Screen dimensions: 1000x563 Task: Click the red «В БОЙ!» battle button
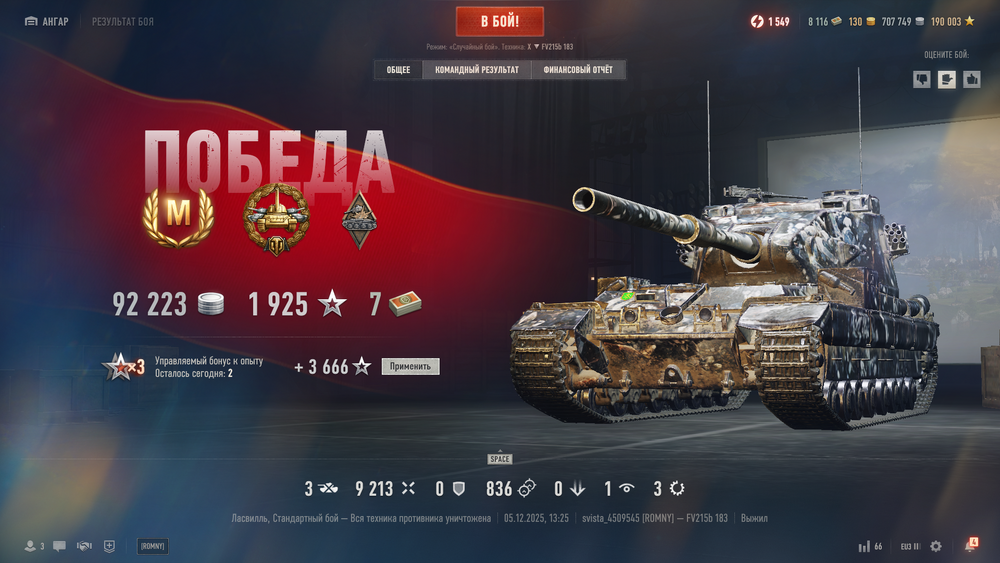point(500,21)
